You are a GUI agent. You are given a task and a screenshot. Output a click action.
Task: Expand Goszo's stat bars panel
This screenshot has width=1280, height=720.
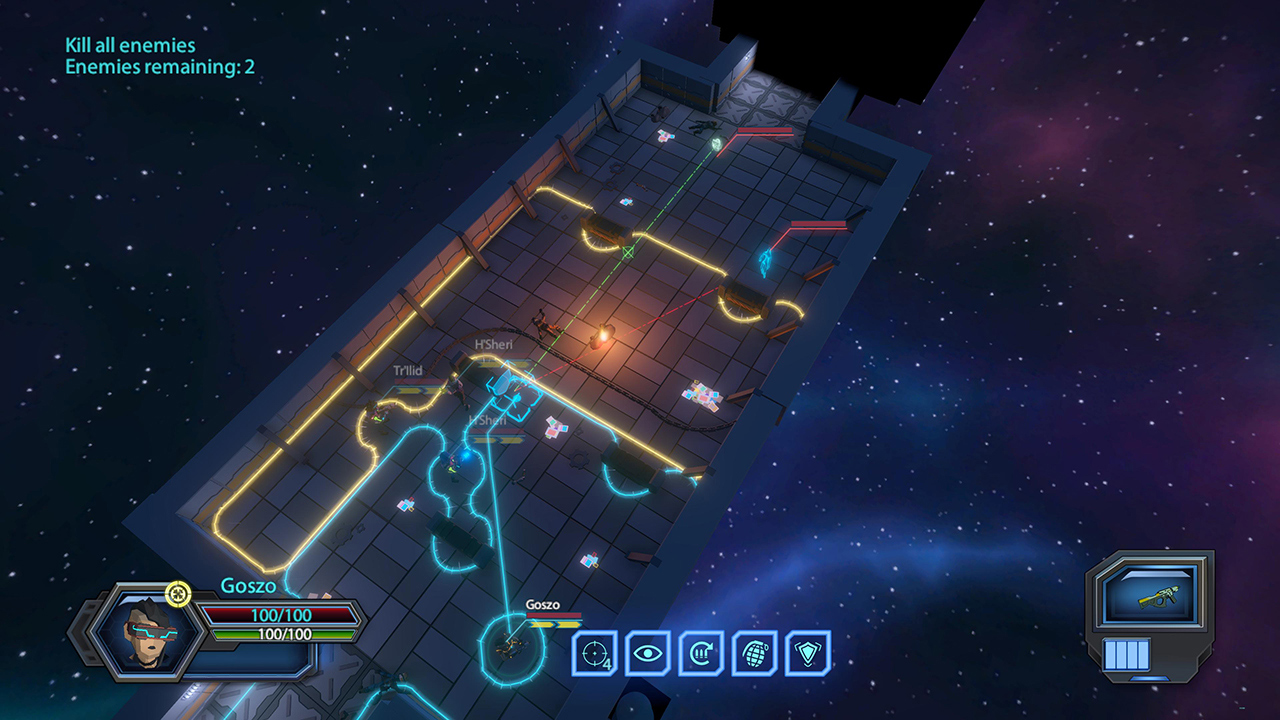pos(282,625)
